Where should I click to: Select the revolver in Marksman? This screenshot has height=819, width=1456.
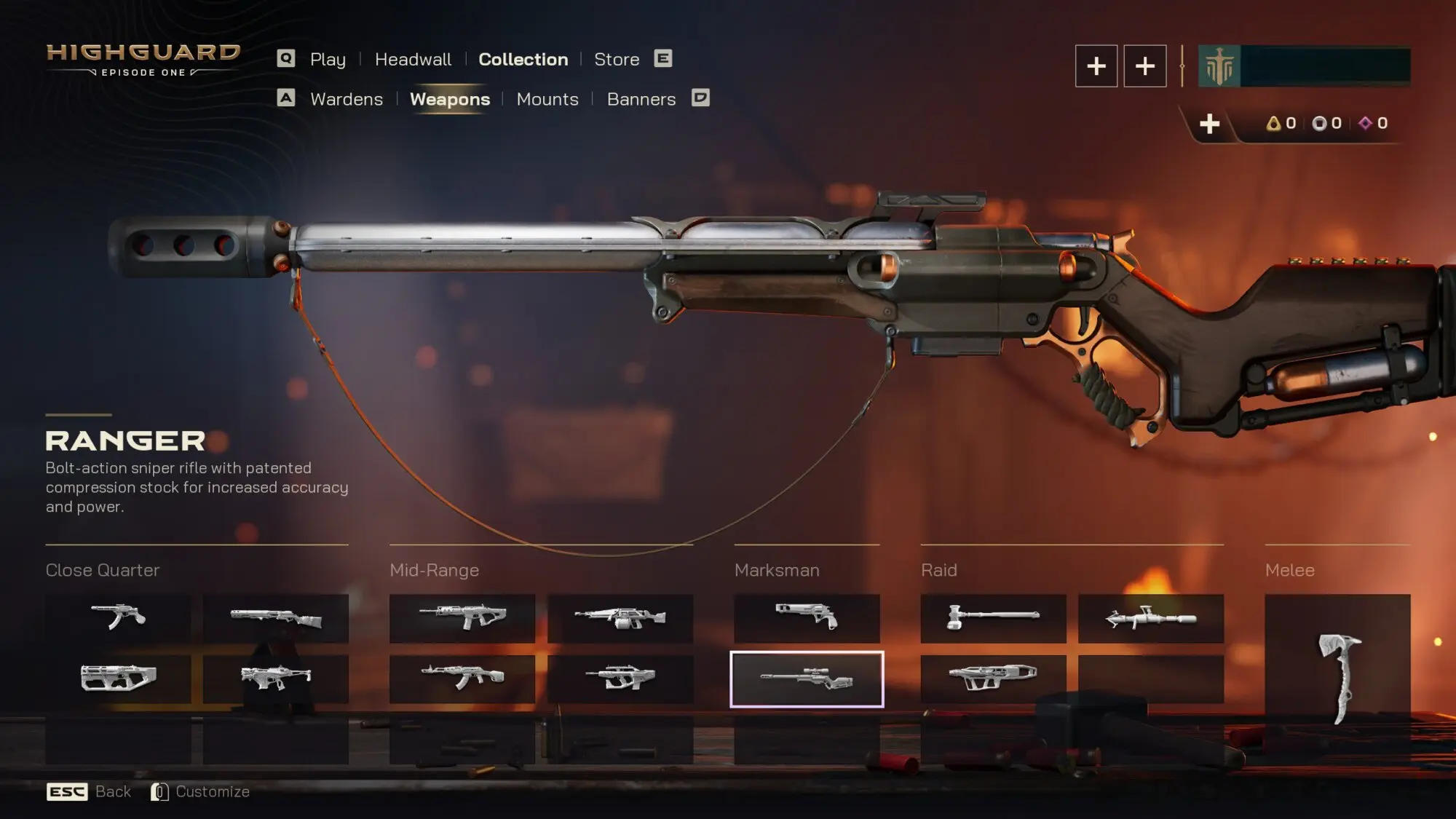pyautogui.click(x=807, y=618)
